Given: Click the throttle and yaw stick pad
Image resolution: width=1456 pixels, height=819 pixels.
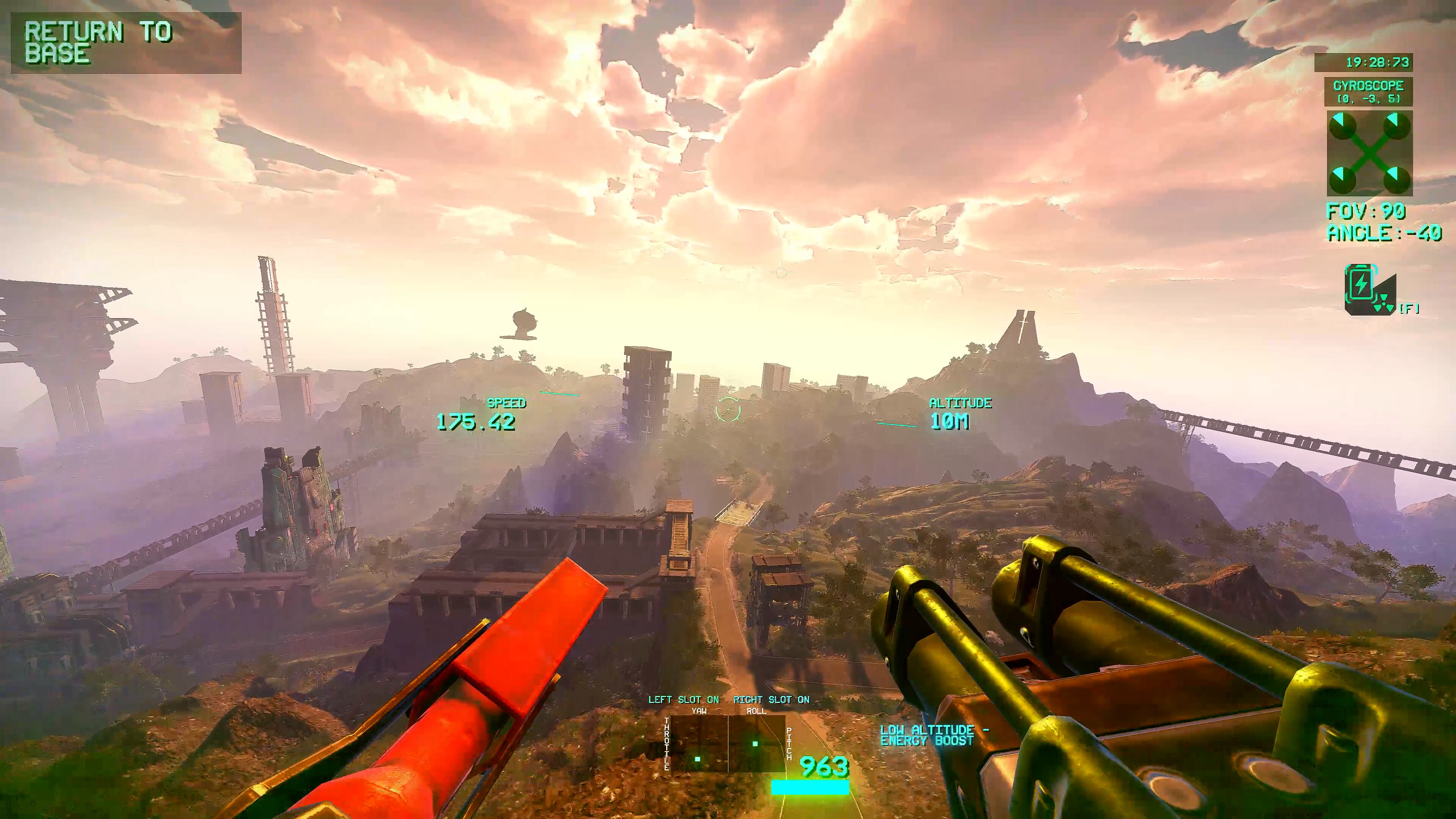Looking at the screenshot, I should (699, 744).
